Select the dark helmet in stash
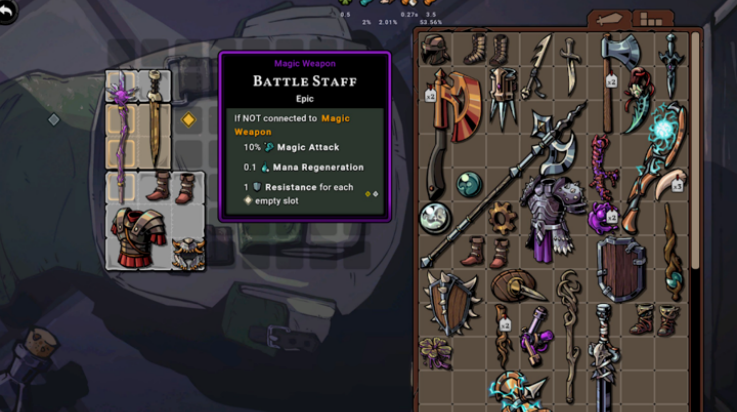Screen dimensions: 737x412 tap(435, 50)
